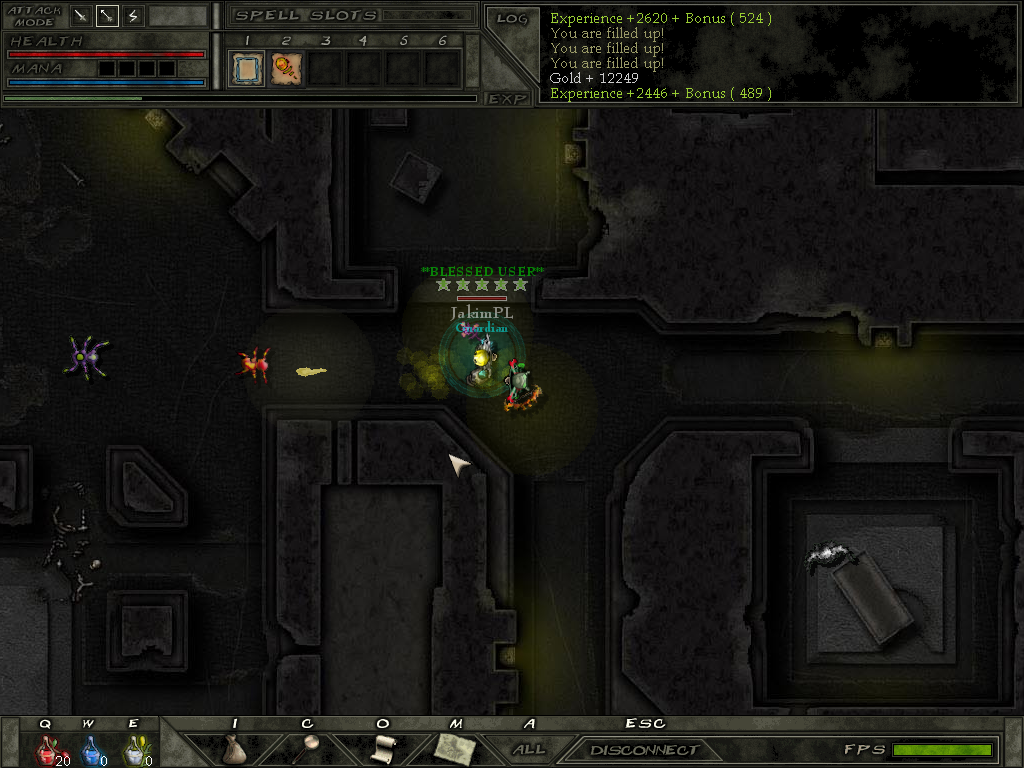Select the sword melee attack mode
The image size is (1024, 768).
(82, 16)
